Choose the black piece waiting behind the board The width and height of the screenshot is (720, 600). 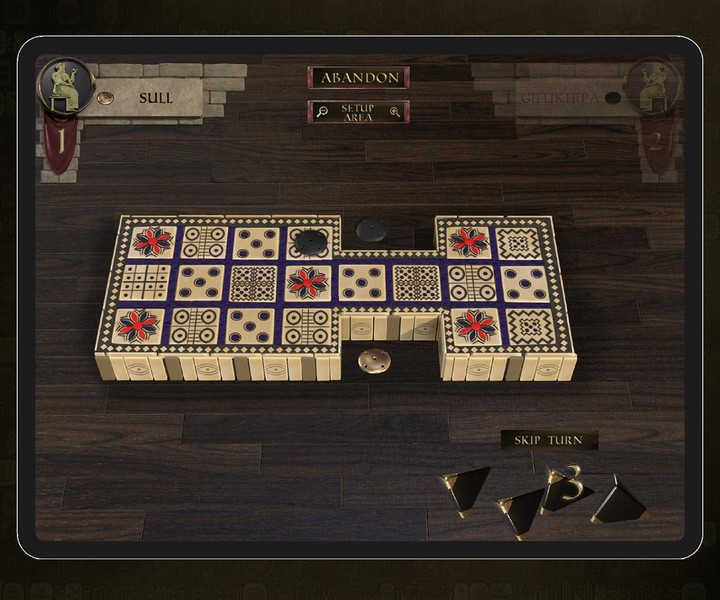pyautogui.click(x=376, y=229)
